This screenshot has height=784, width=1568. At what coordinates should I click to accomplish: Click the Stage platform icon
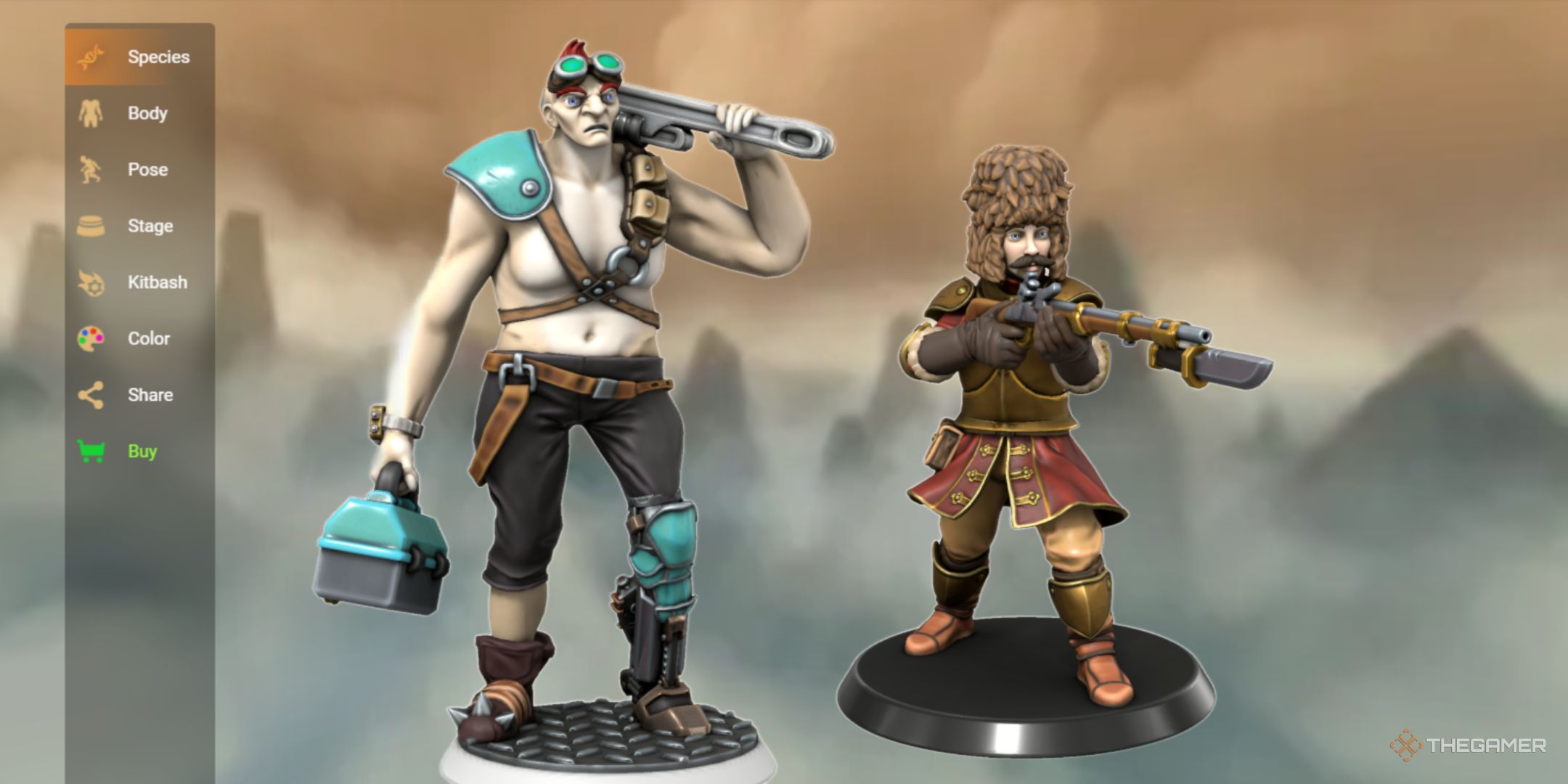[90, 225]
